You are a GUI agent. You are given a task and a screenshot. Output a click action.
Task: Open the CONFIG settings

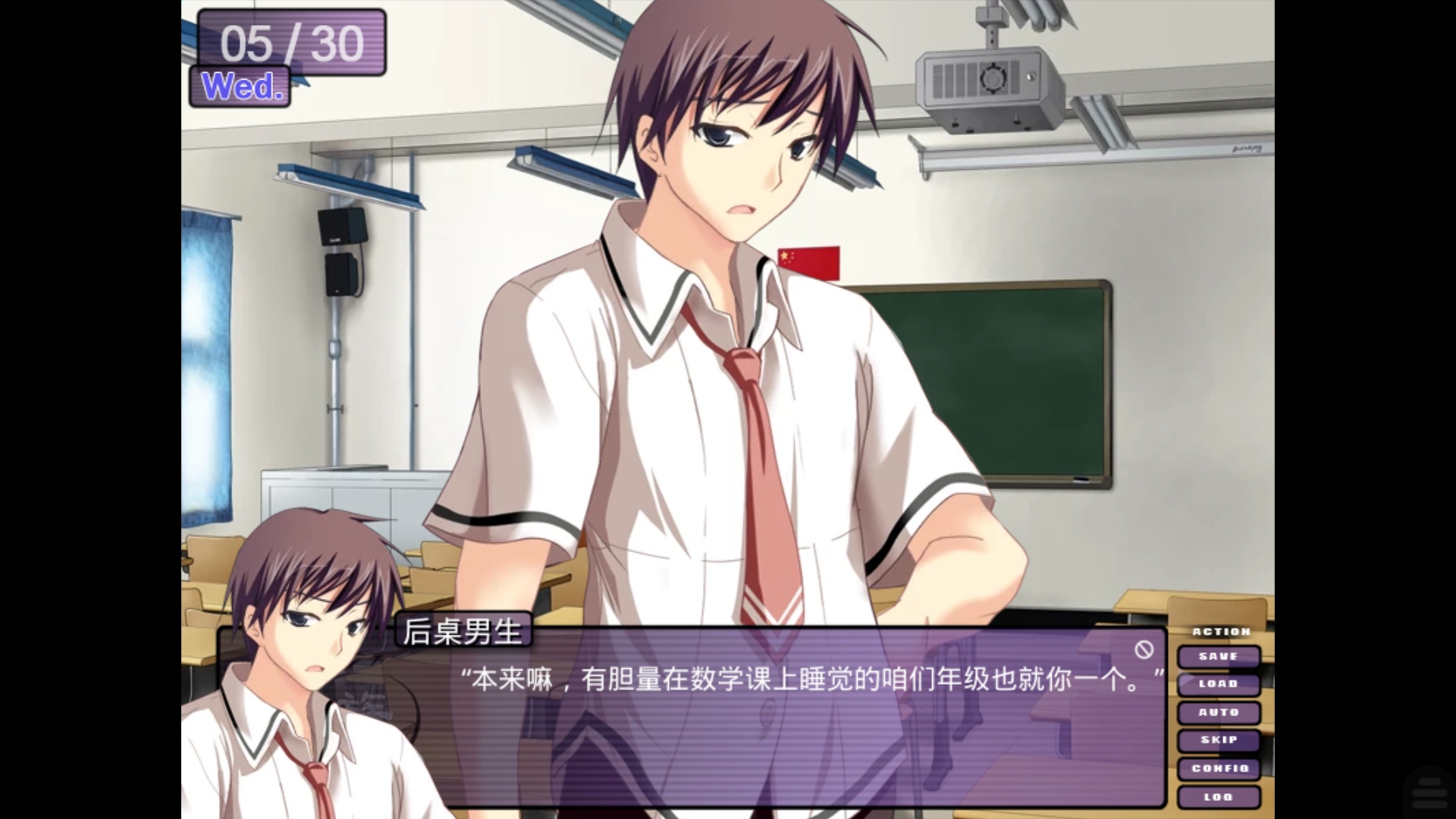click(x=1220, y=768)
